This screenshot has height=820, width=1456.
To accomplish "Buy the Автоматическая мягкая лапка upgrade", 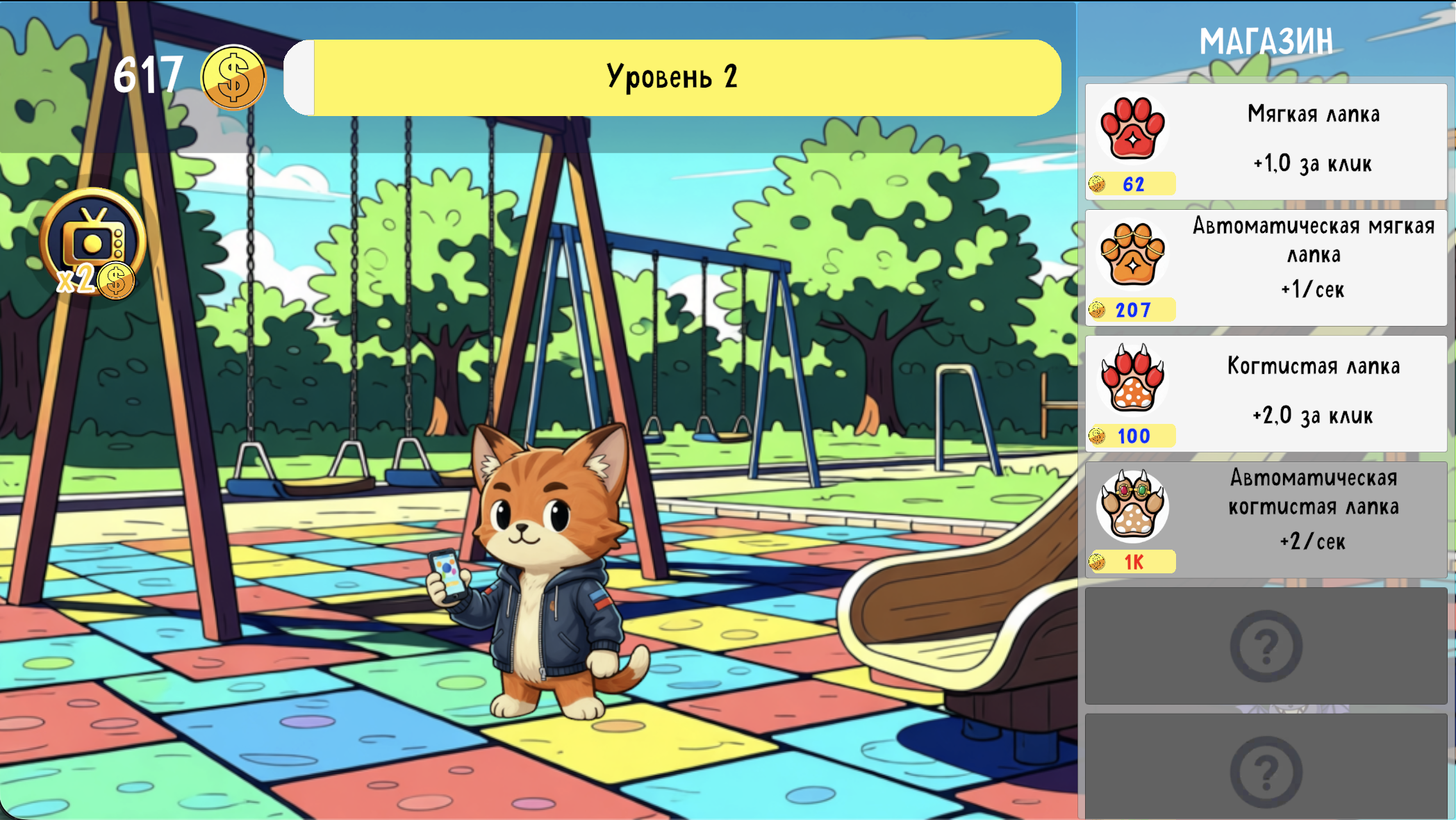I will 1266,268.
